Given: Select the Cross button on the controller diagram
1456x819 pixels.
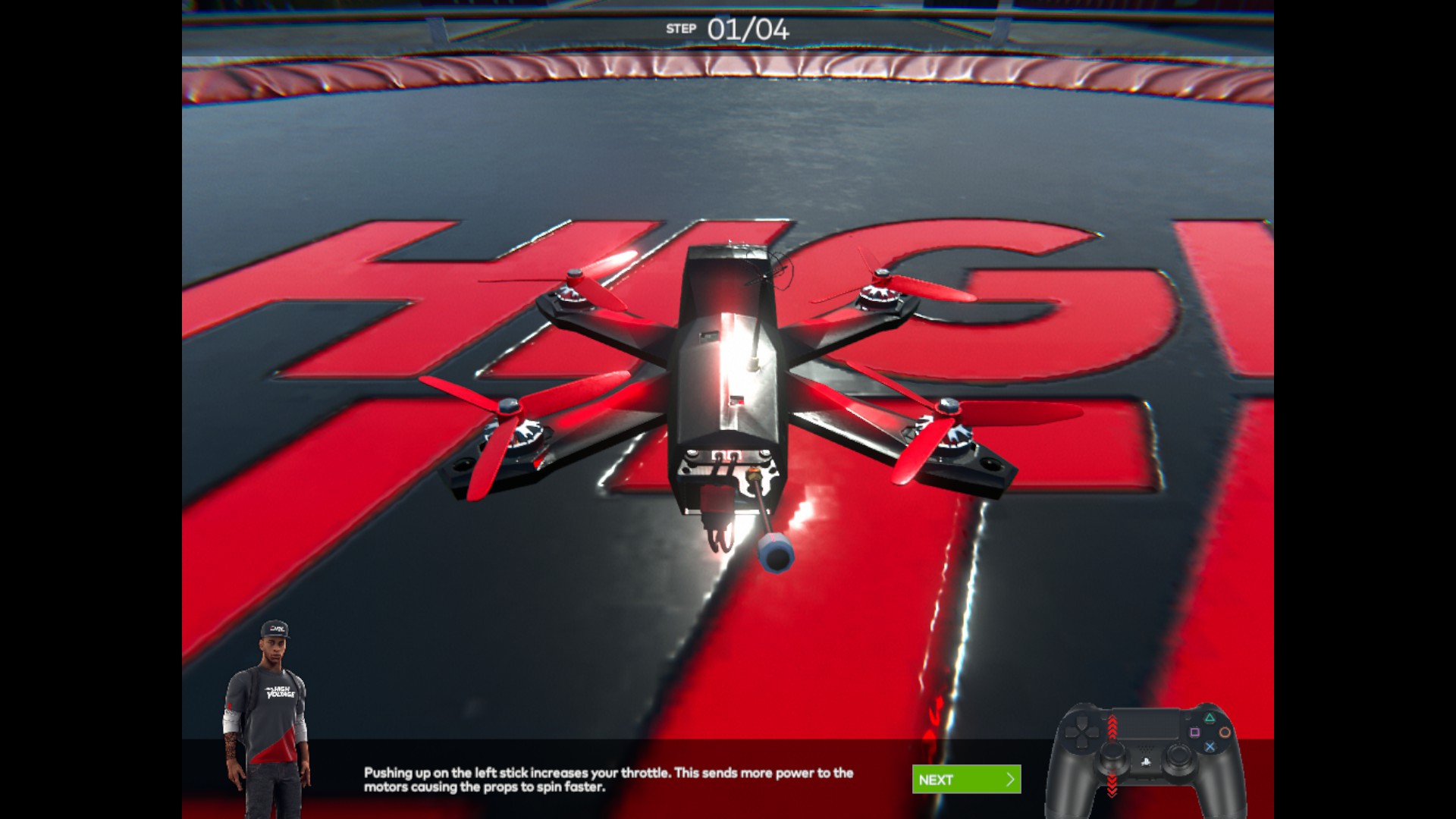Looking at the screenshot, I should (1211, 746).
